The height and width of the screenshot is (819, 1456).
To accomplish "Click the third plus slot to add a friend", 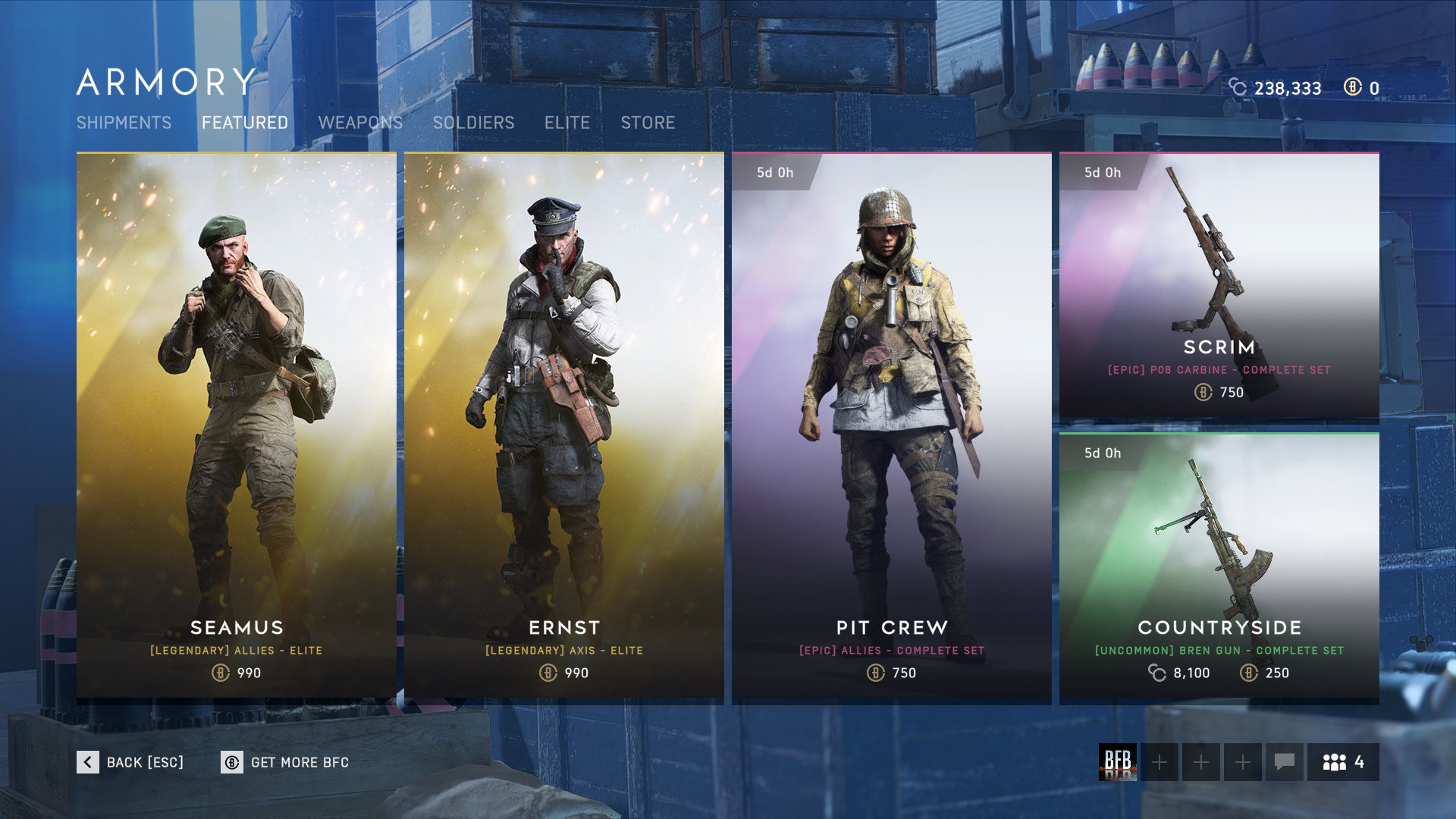I will 1241,764.
